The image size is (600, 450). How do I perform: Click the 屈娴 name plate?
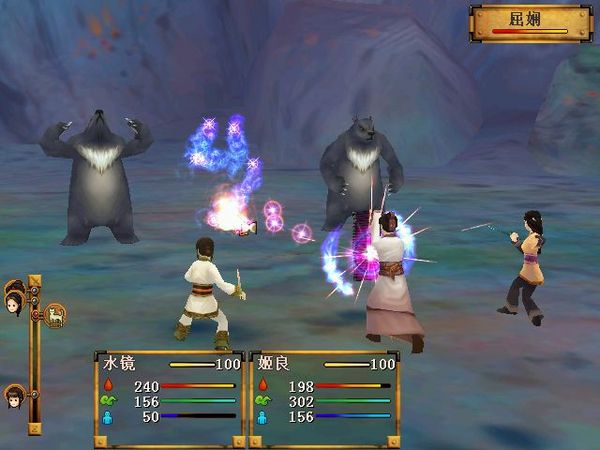pyautogui.click(x=530, y=21)
